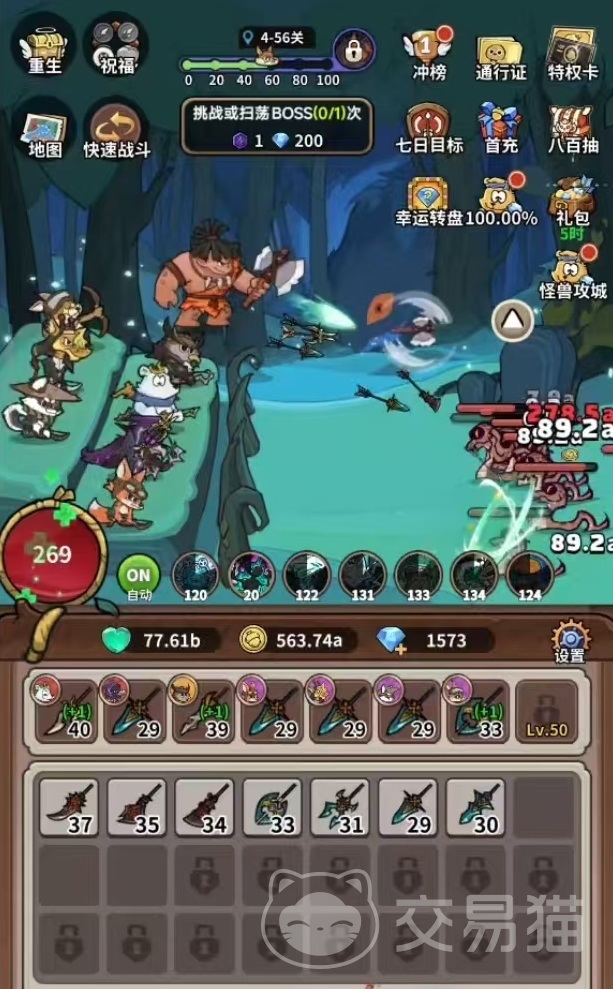Tap the locked Lv.50 equipment slot
Screen dimensions: 613x989
pyautogui.click(x=546, y=712)
